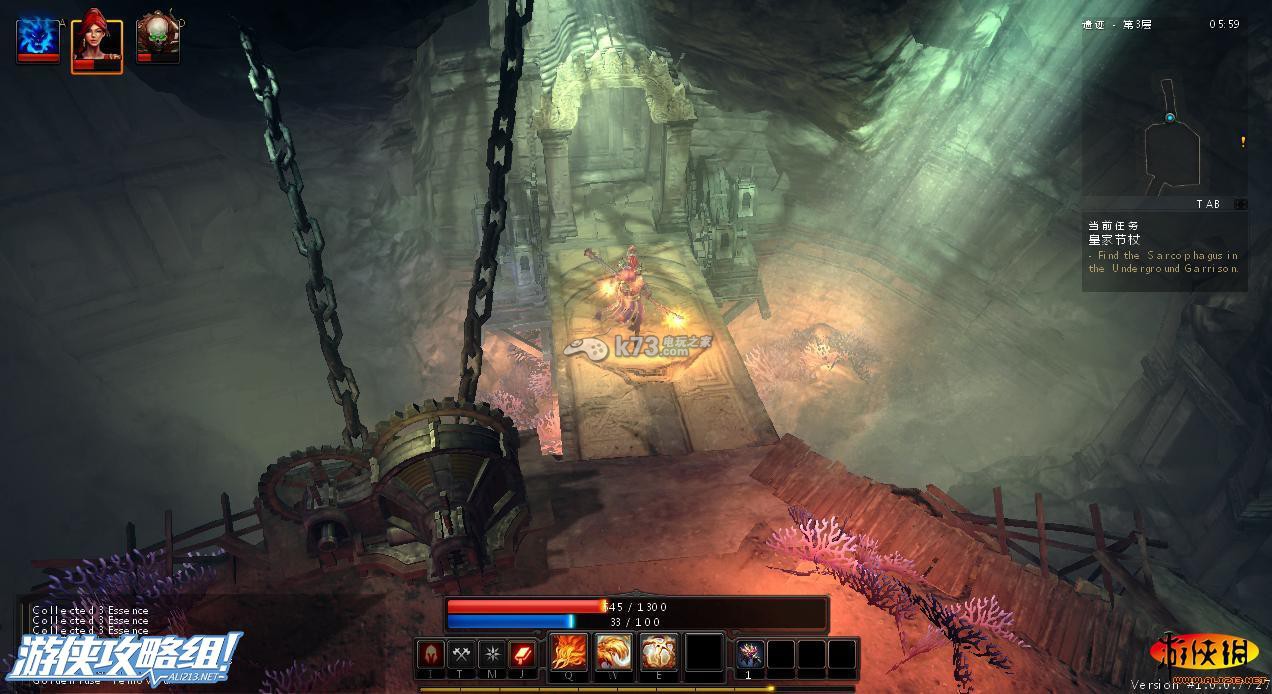Use the item in quick slot 1
The height and width of the screenshot is (694, 1272).
(750, 654)
